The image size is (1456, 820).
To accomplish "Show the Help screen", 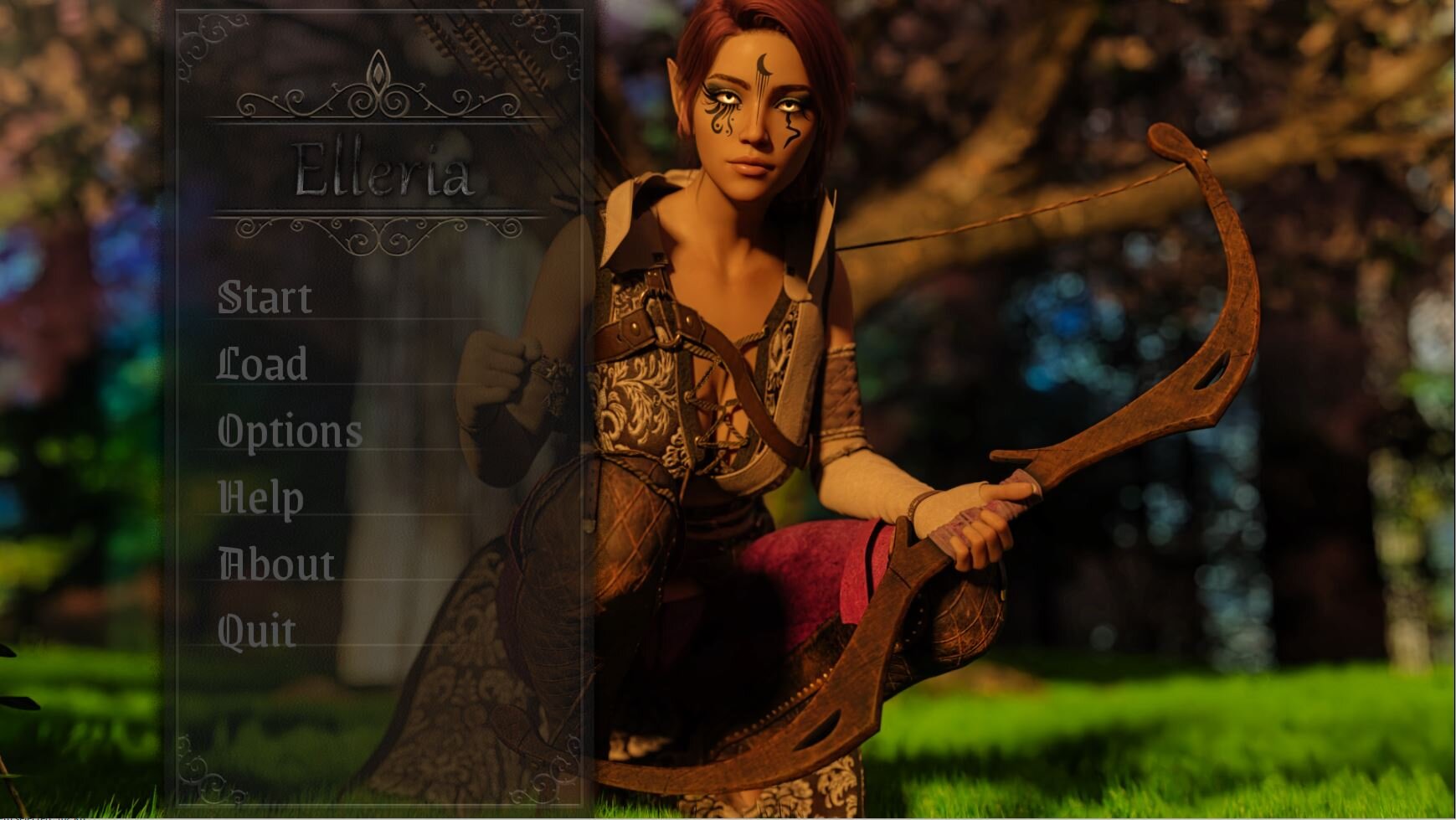I will pos(260,498).
